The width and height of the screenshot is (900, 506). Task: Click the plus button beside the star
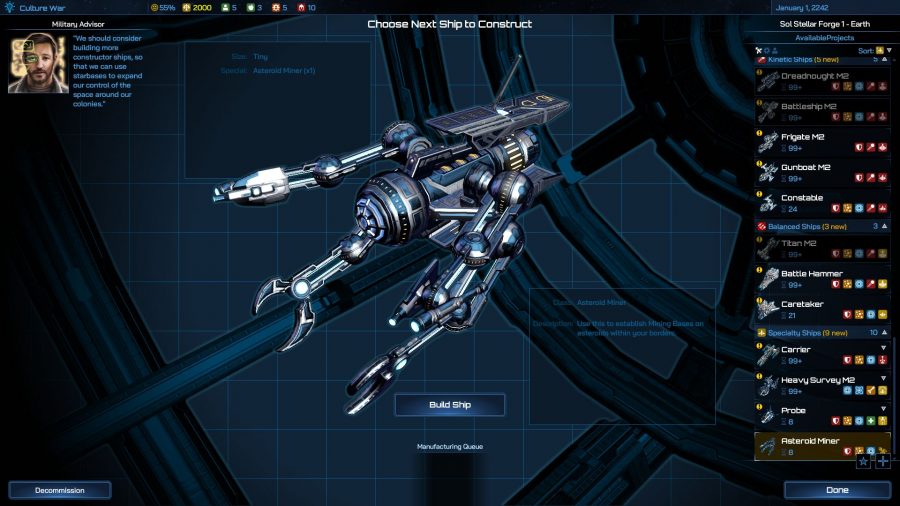point(882,461)
